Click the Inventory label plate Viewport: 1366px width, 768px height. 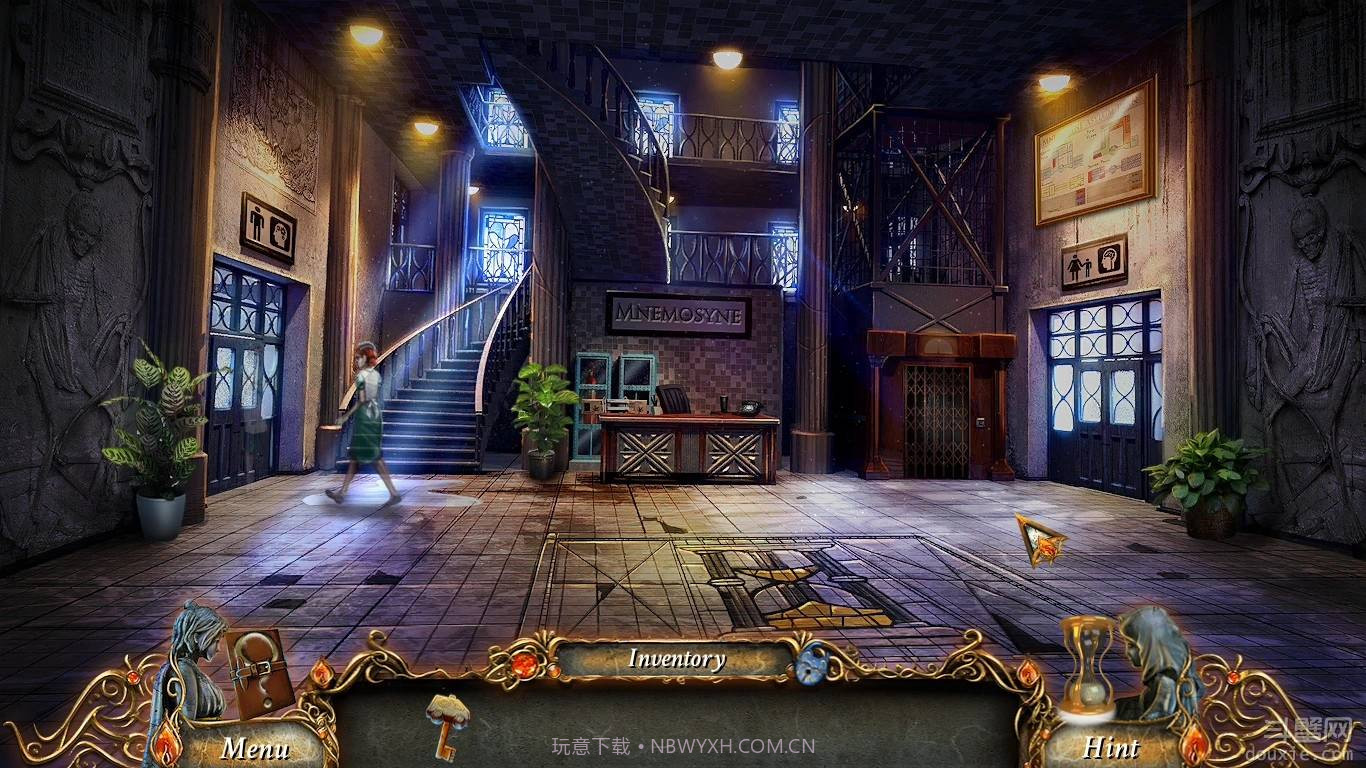(x=676, y=659)
